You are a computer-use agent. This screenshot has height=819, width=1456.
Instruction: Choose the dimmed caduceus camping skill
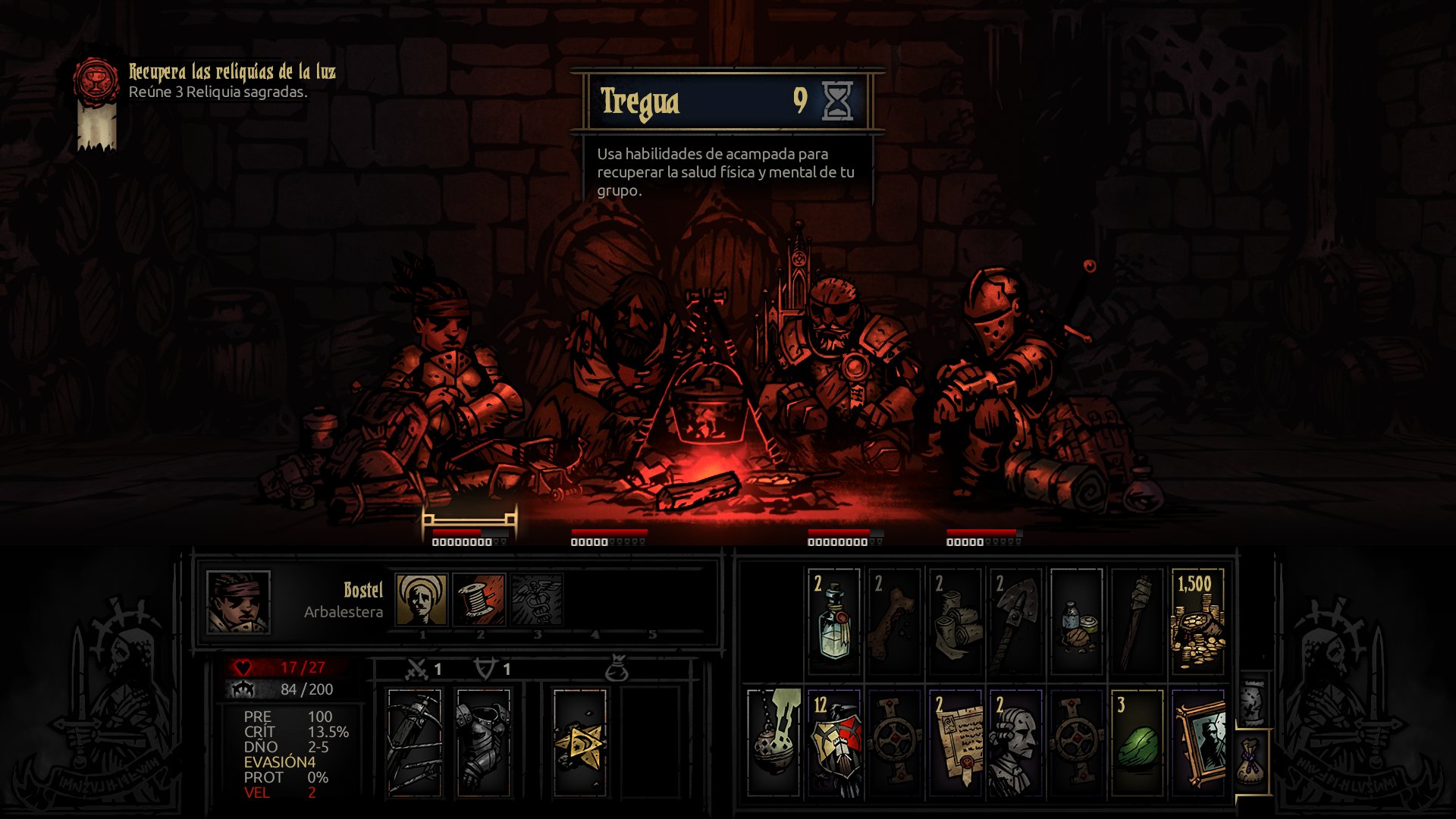coord(537,599)
